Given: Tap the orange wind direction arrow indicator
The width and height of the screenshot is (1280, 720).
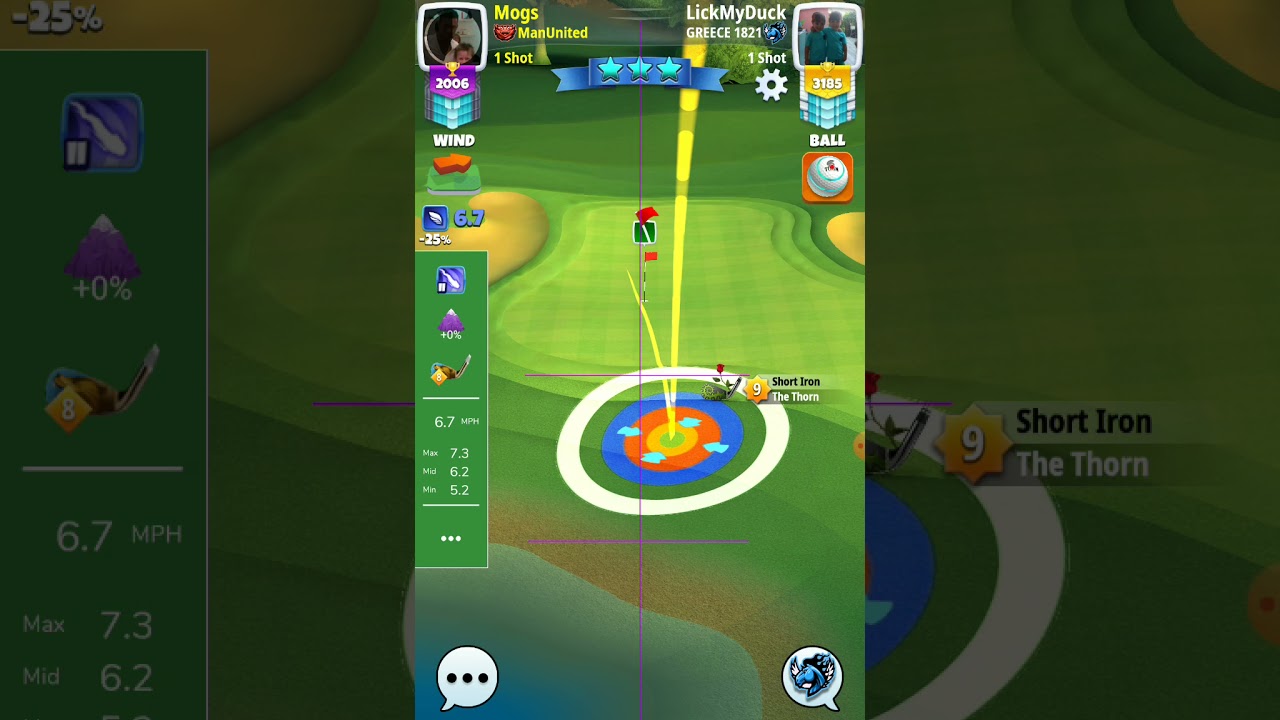Looking at the screenshot, I should click(453, 165).
